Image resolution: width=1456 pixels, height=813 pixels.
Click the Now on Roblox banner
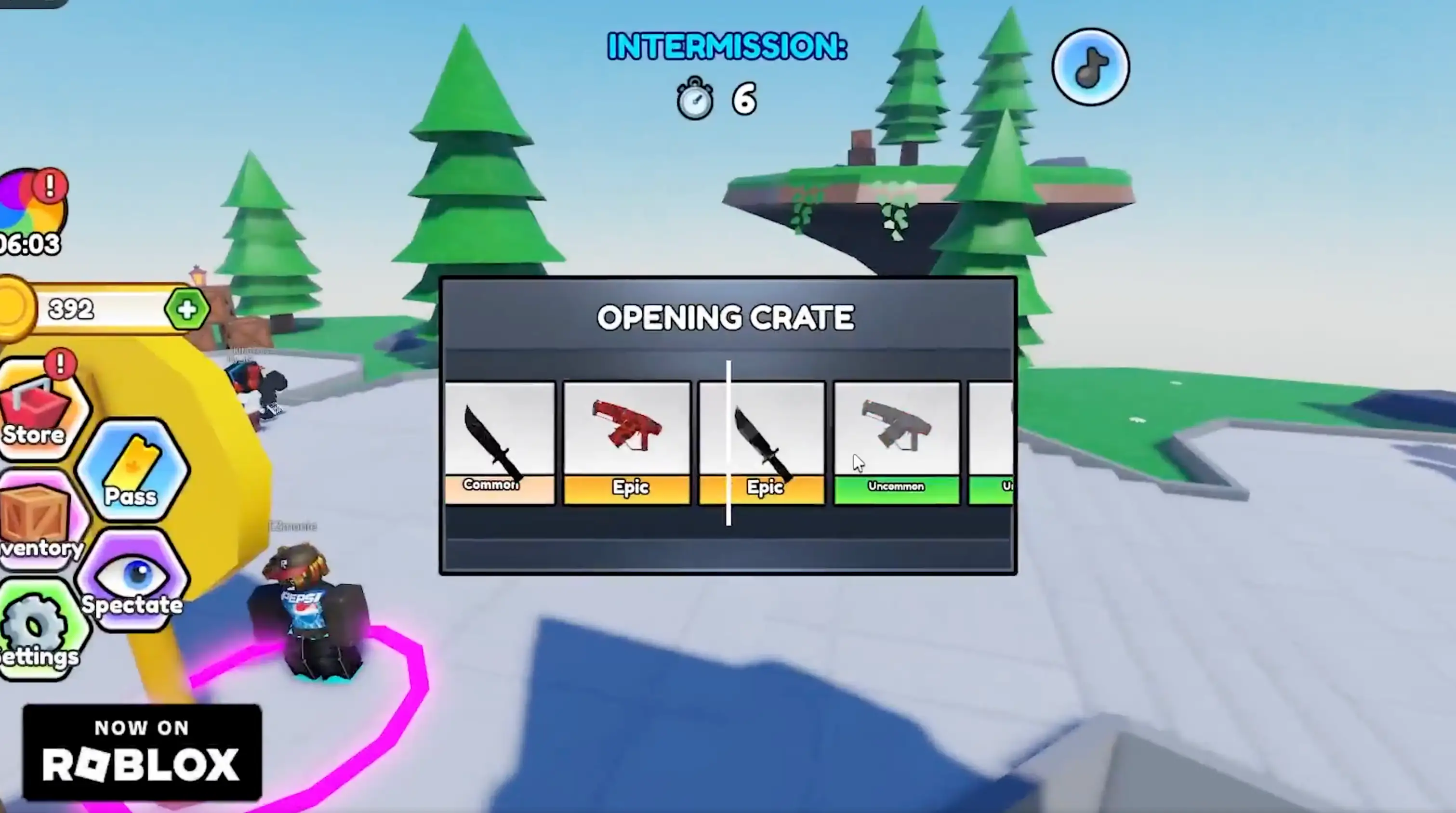[x=142, y=751]
